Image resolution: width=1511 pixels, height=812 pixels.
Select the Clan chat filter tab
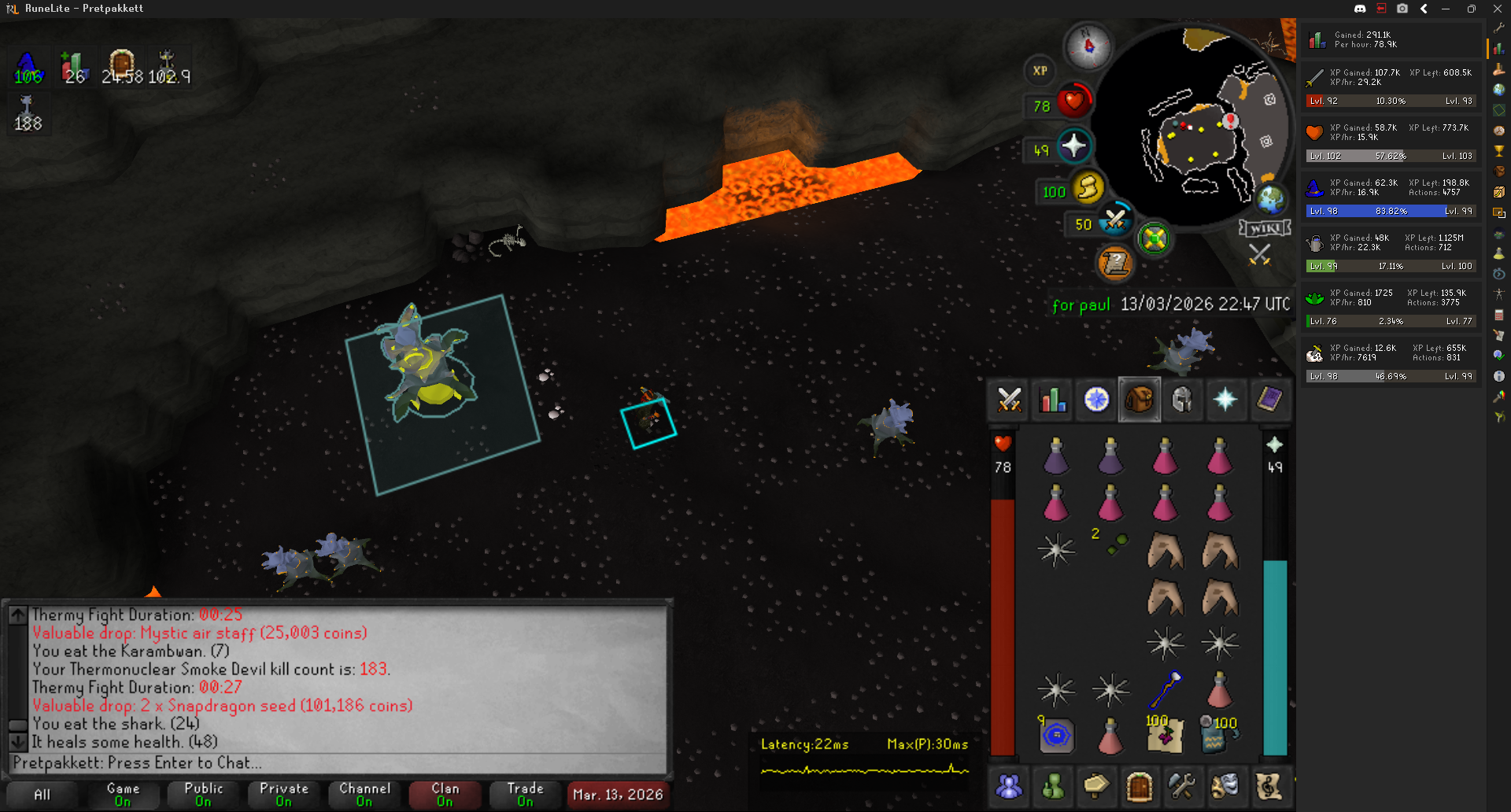pyautogui.click(x=445, y=794)
